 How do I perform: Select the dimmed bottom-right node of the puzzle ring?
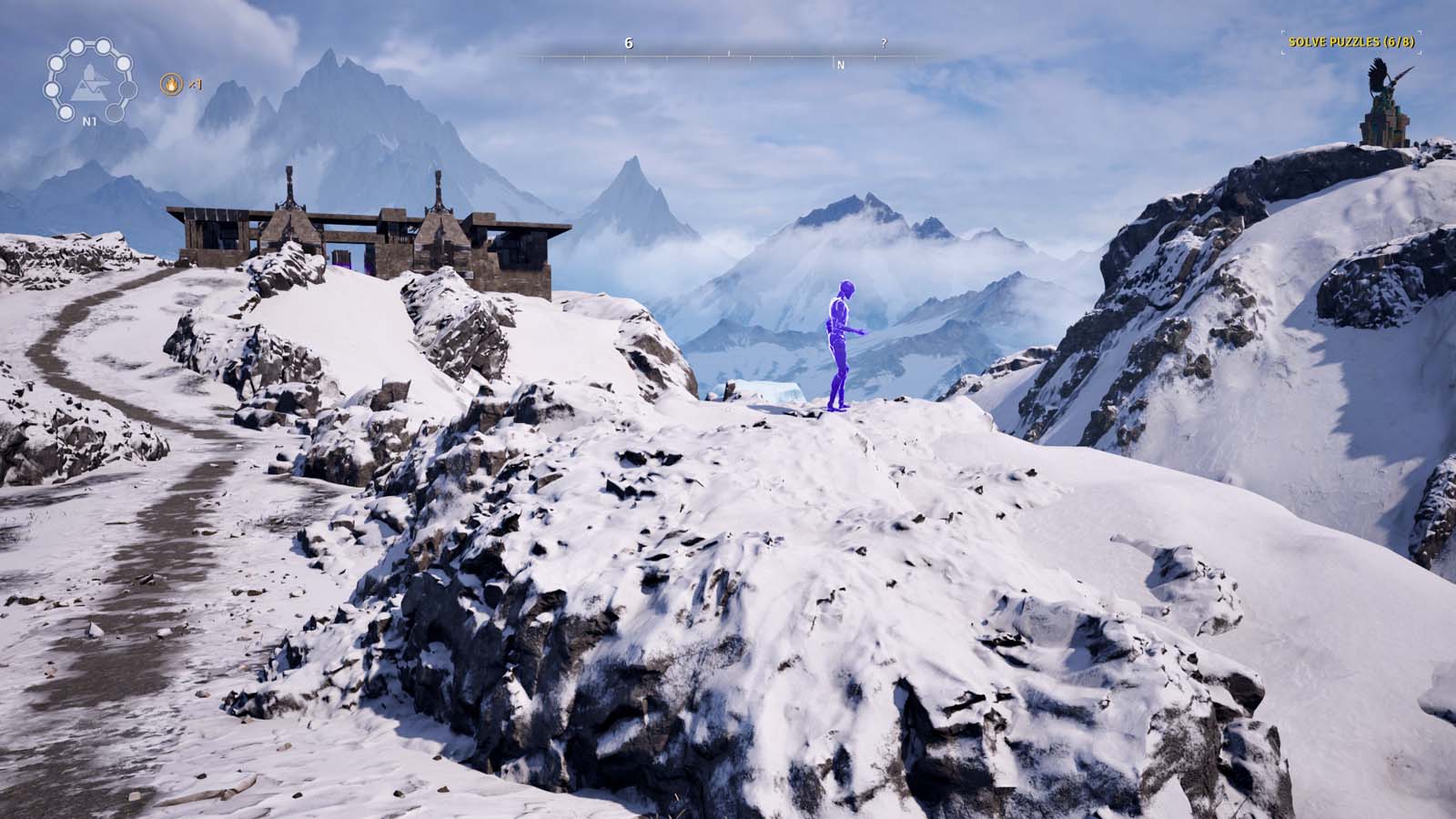pos(114,112)
